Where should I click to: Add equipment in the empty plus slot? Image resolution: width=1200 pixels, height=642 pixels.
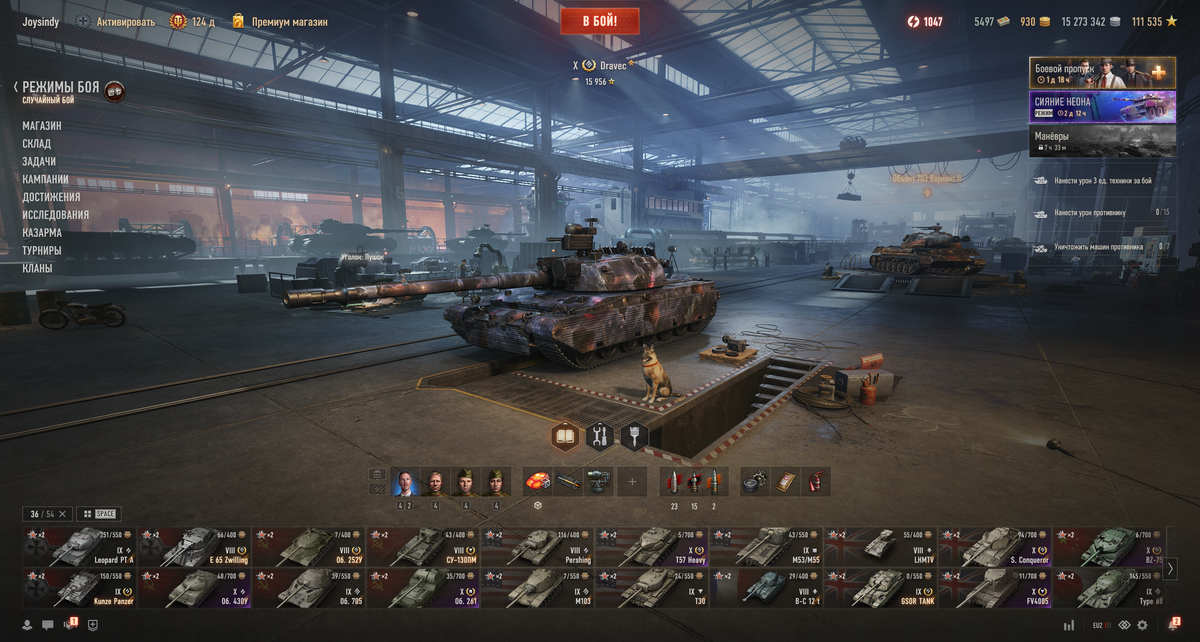[x=632, y=482]
